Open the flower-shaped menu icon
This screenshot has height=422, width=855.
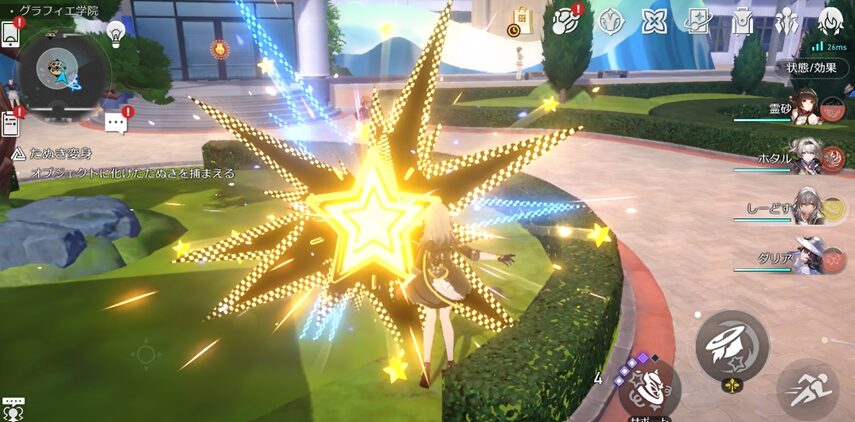click(x=611, y=20)
